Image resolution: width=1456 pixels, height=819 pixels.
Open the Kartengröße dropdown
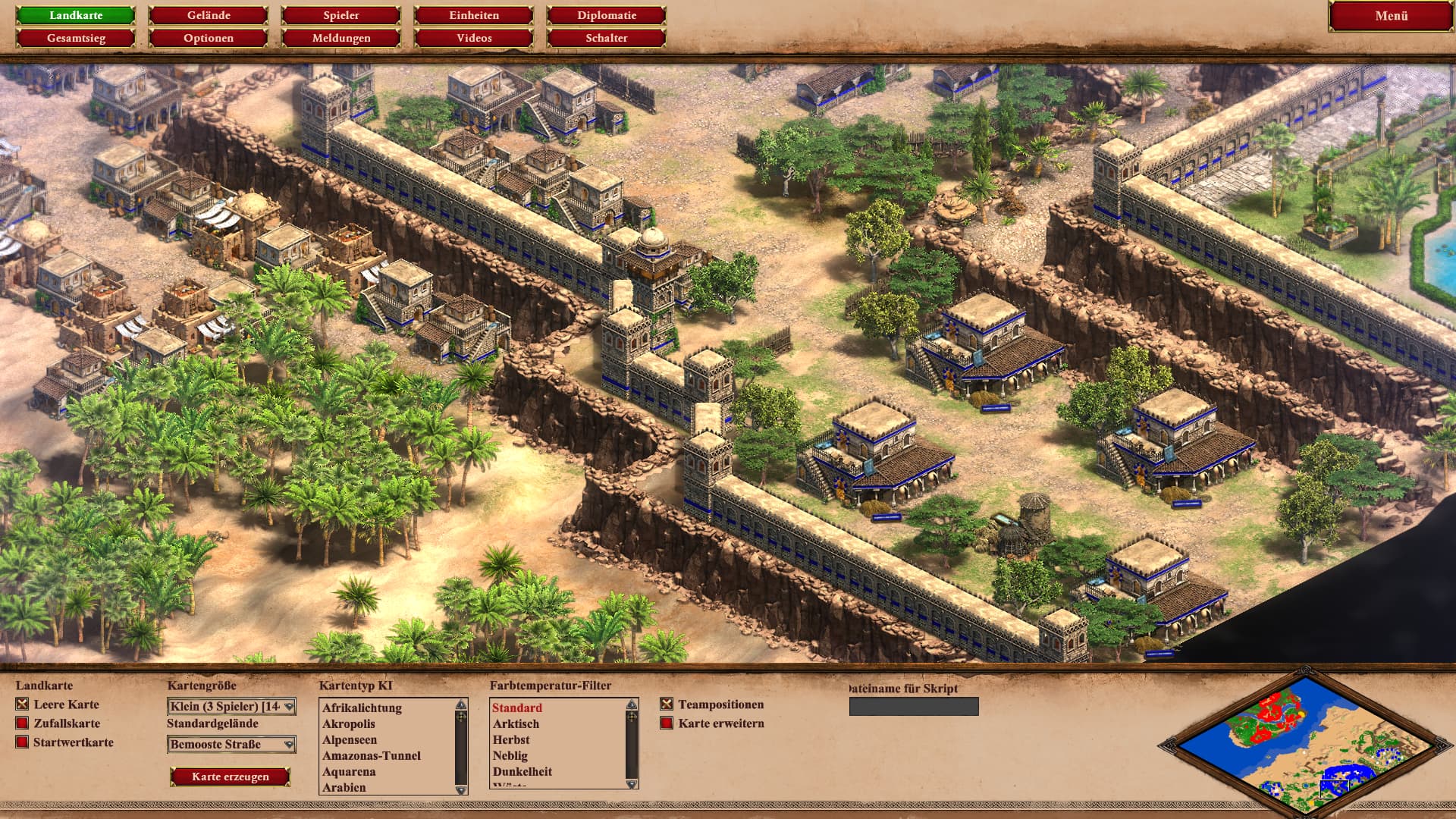tap(231, 707)
